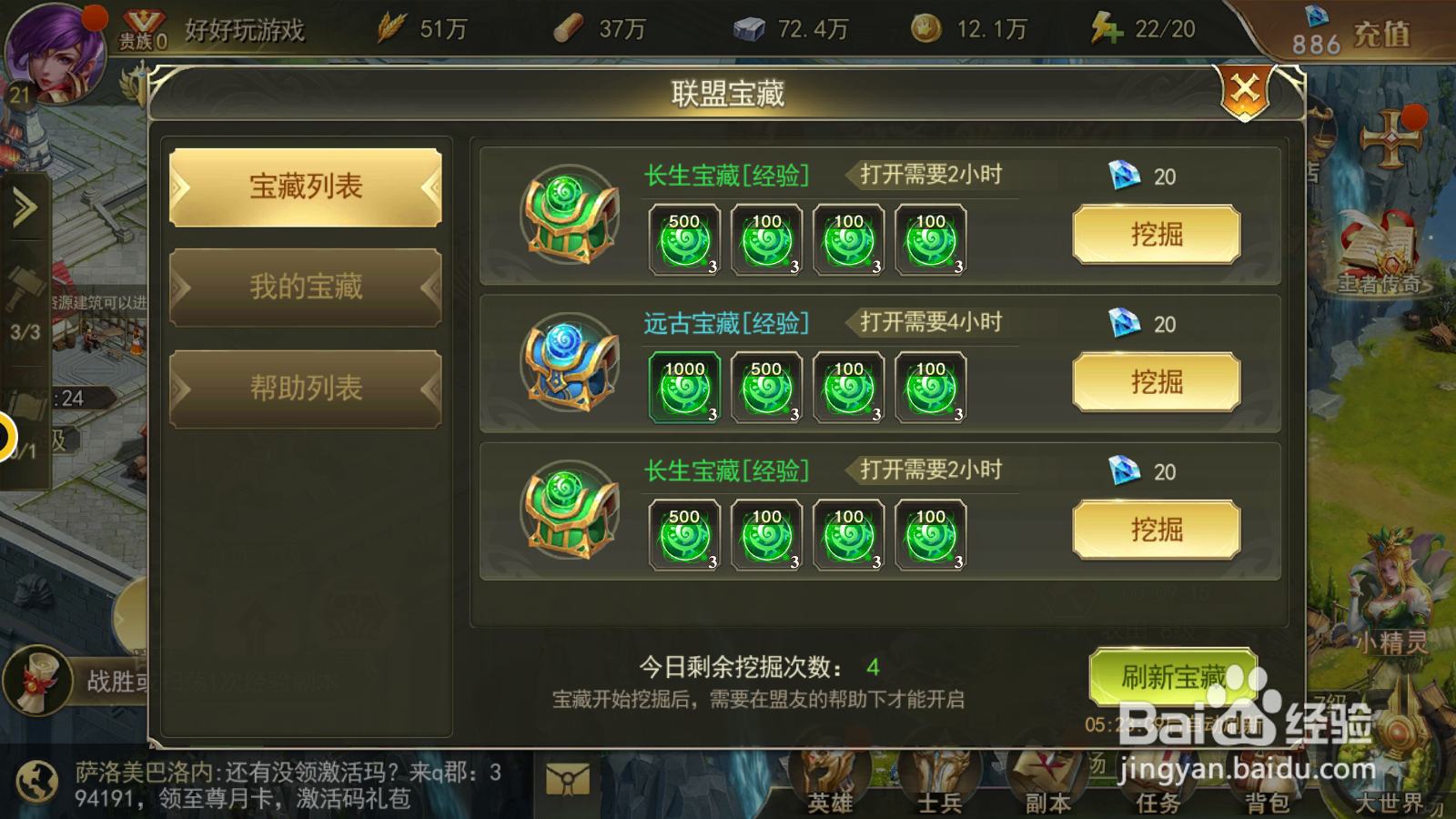The width and height of the screenshot is (1456, 819).
Task: Select the highlighted 1000 experience orb reward
Action: click(682, 386)
